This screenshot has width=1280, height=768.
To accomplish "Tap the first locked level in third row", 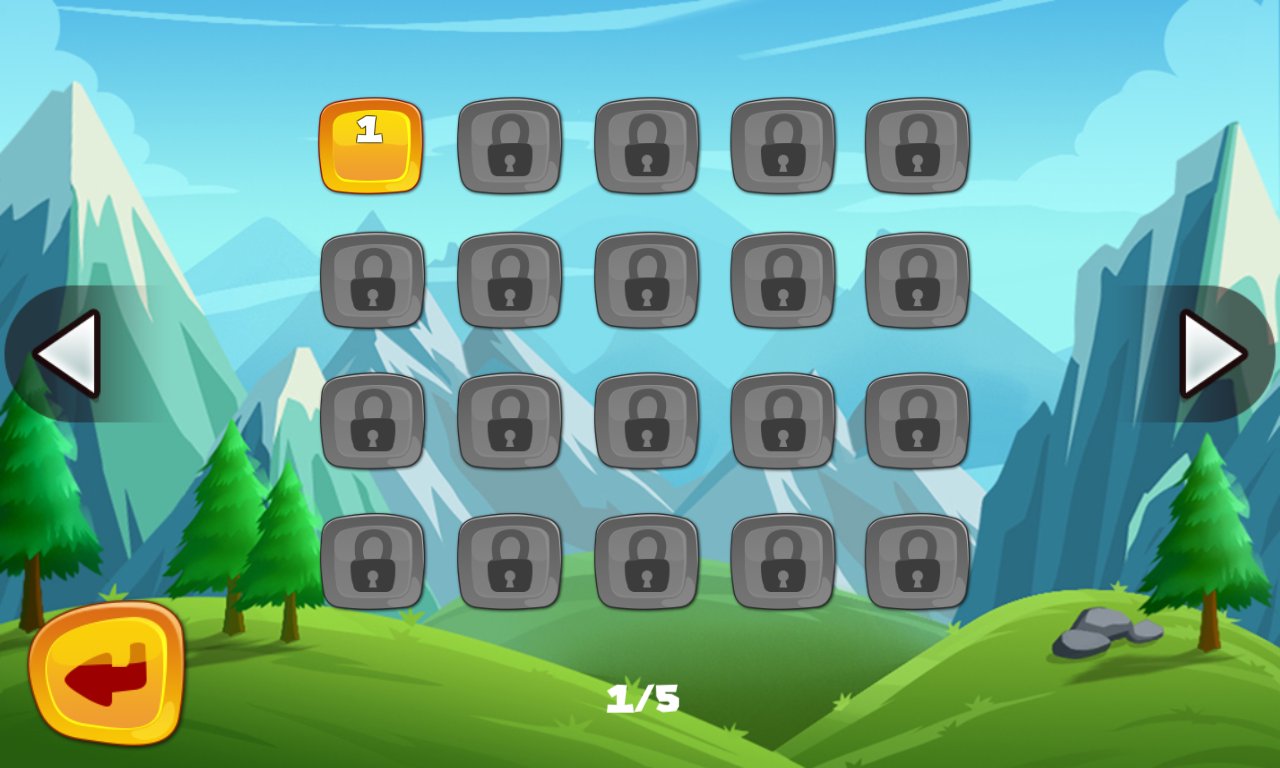I will [x=374, y=420].
